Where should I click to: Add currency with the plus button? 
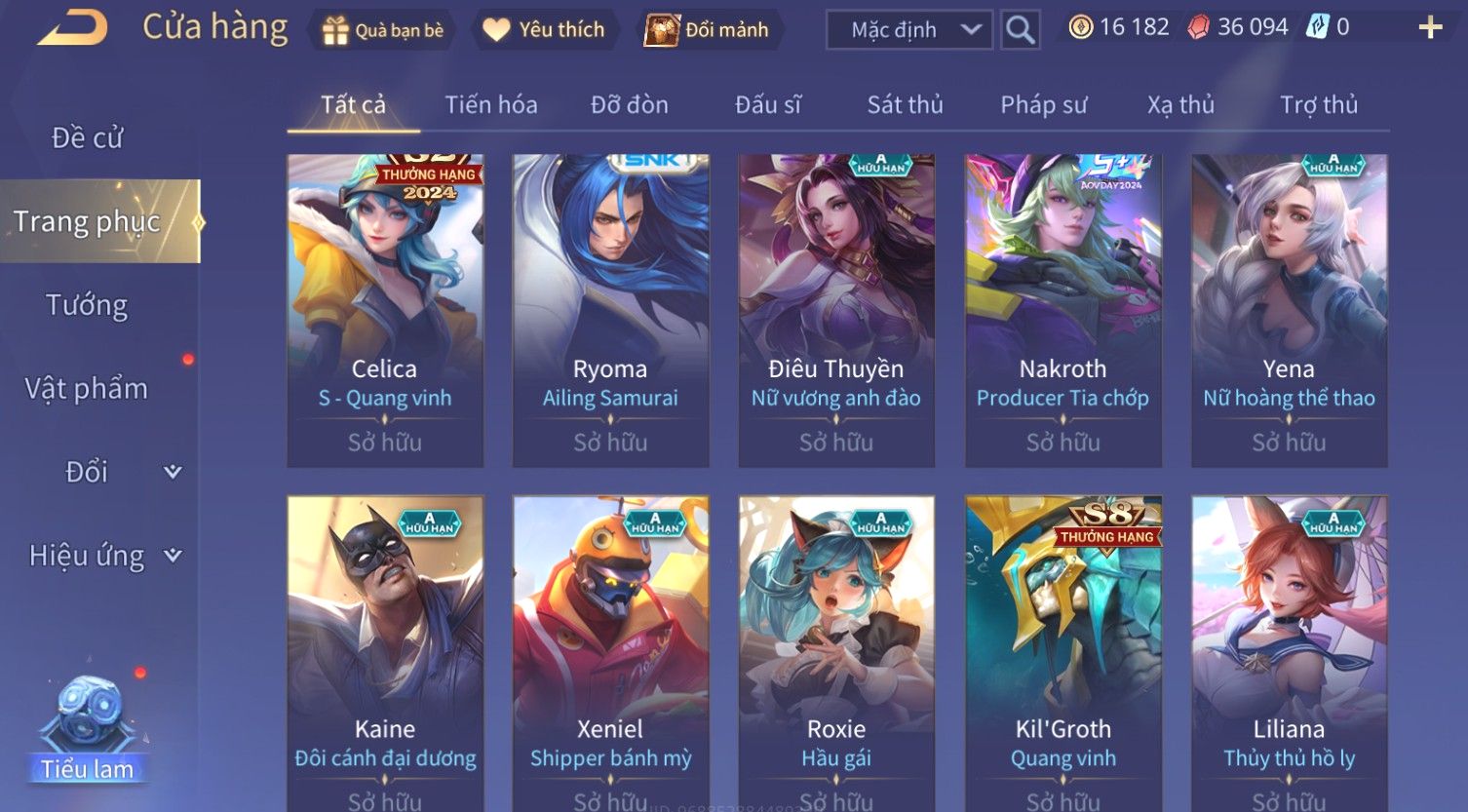[x=1429, y=27]
